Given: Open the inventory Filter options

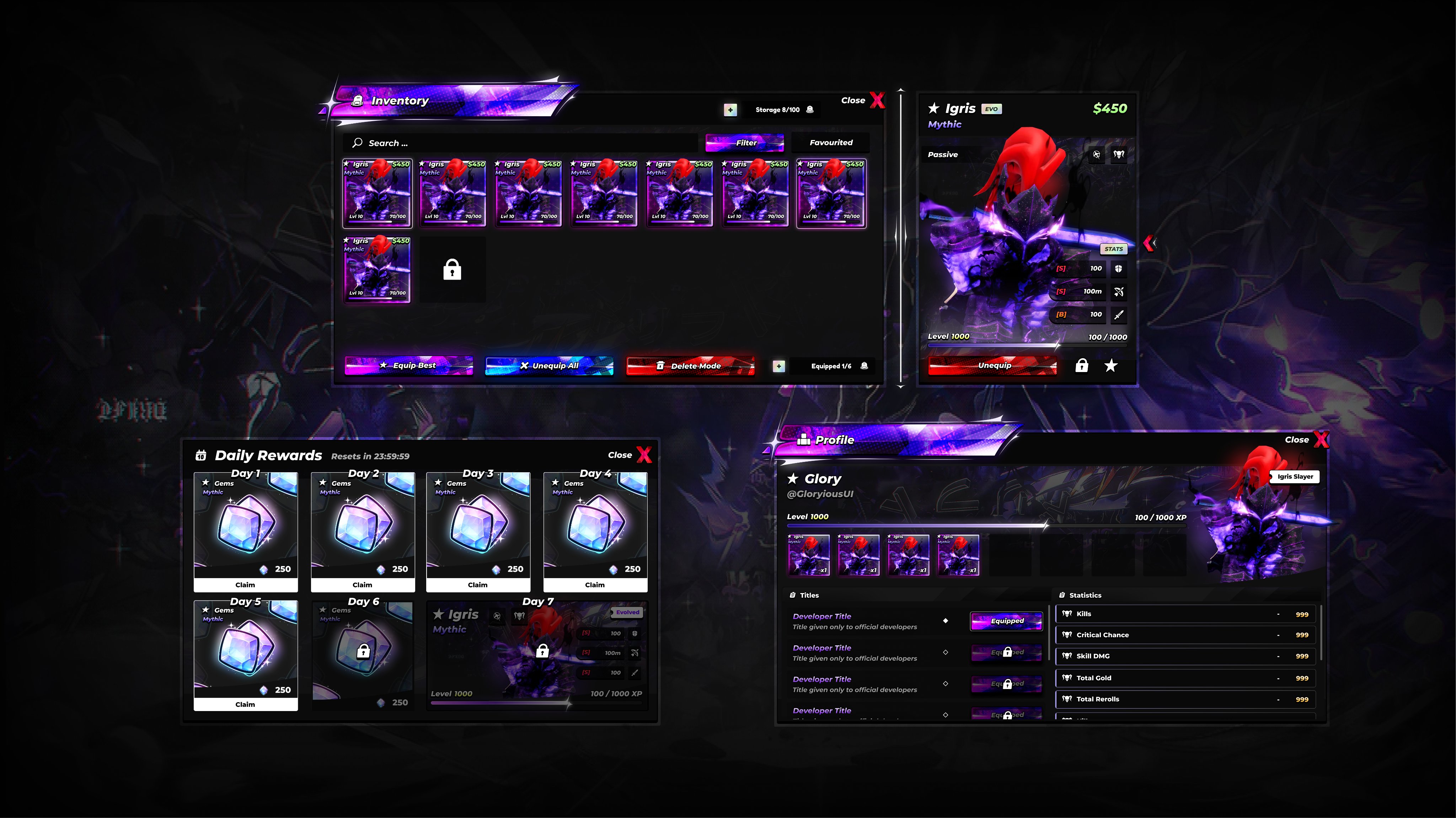Looking at the screenshot, I should pyautogui.click(x=744, y=143).
